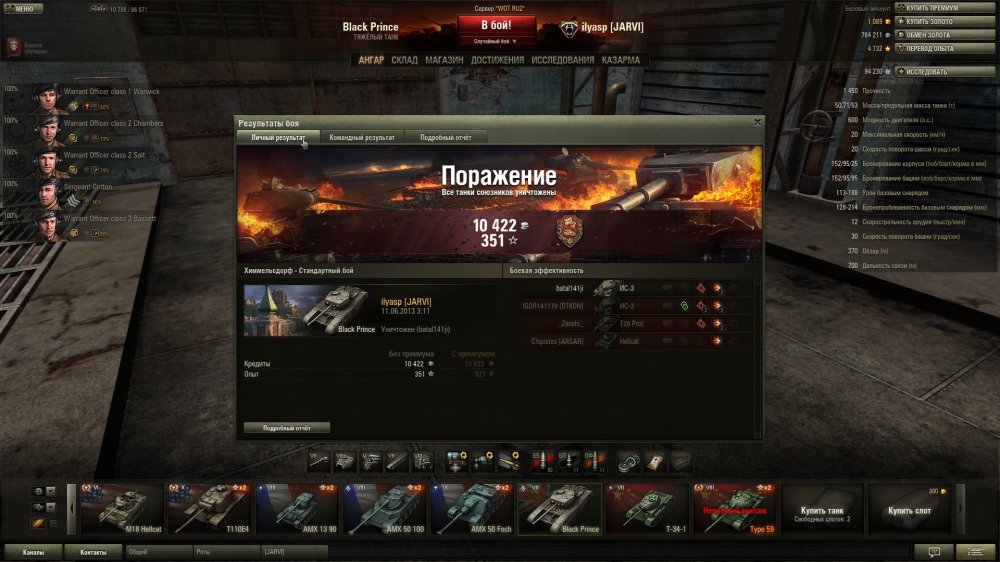Go to the 'Магазин' store
Viewport: 1000px width, 562px height.
[x=443, y=60]
